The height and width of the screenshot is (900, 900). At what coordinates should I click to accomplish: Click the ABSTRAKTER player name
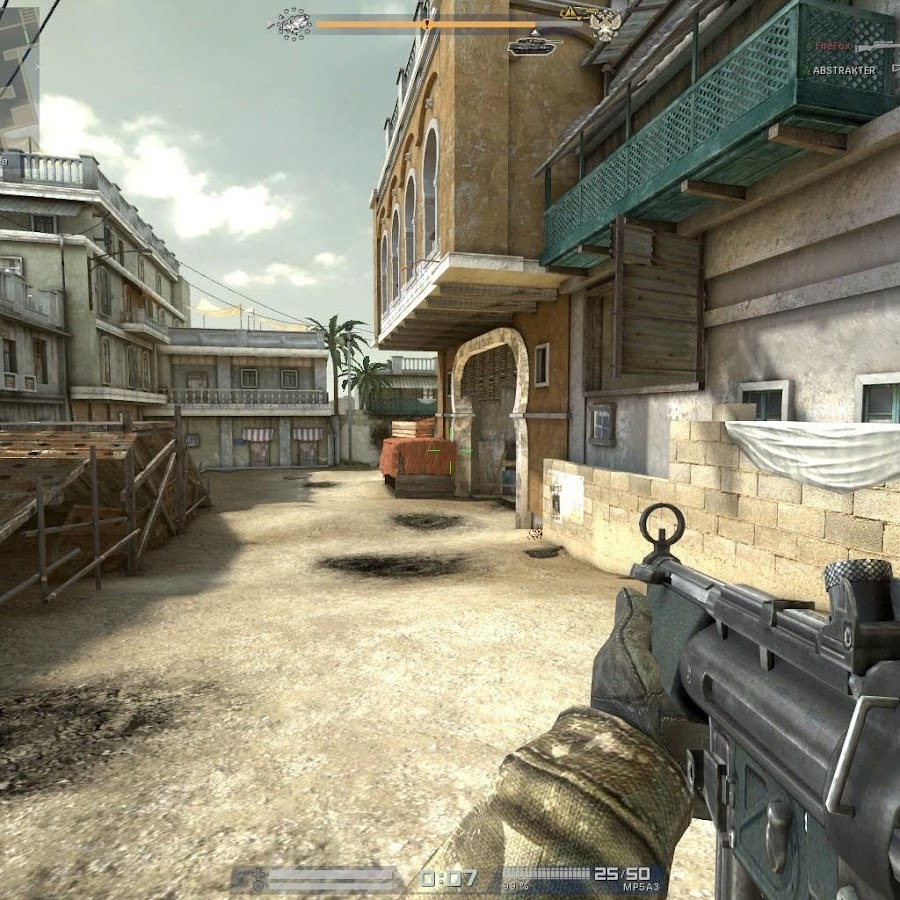[x=843, y=70]
